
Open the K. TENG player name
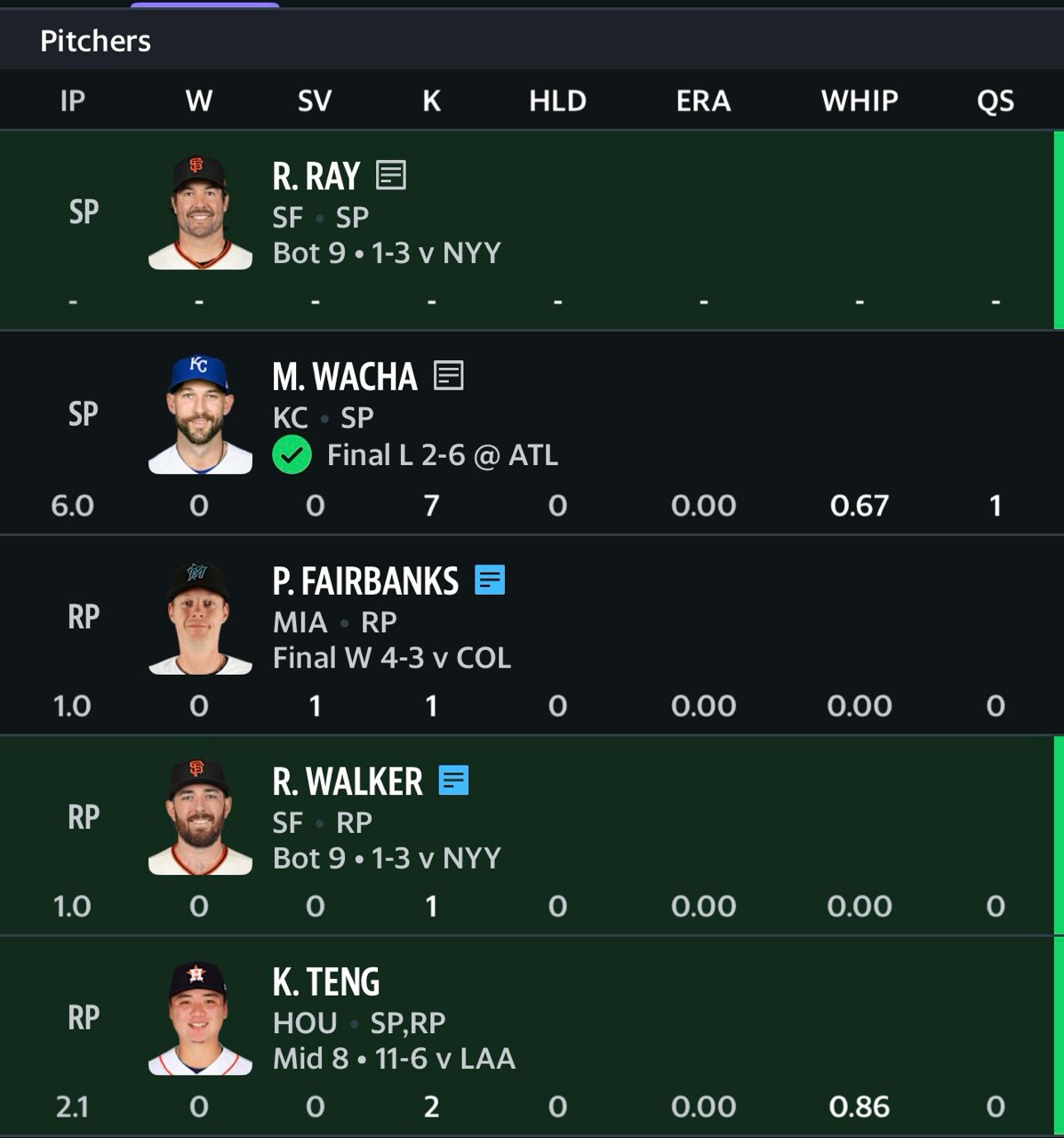(x=326, y=982)
